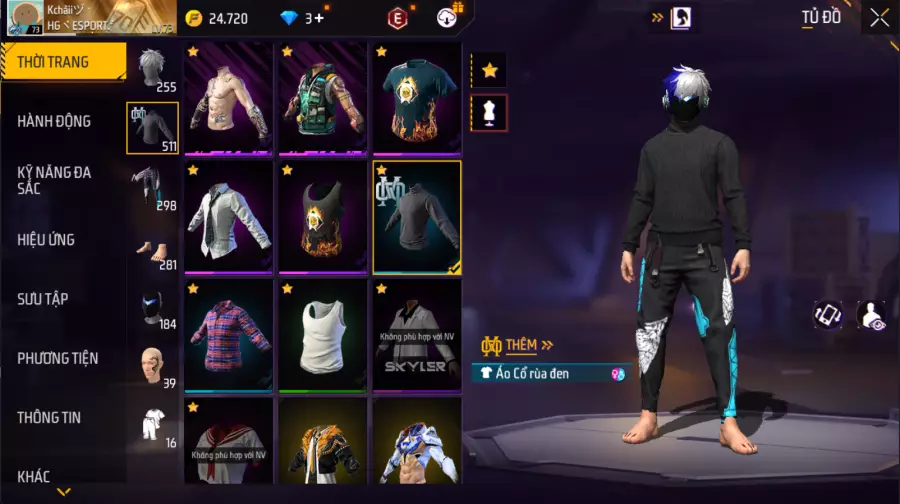Screen dimensions: 900x504
Task: Select the white shirt with grey vest
Action: click(228, 217)
